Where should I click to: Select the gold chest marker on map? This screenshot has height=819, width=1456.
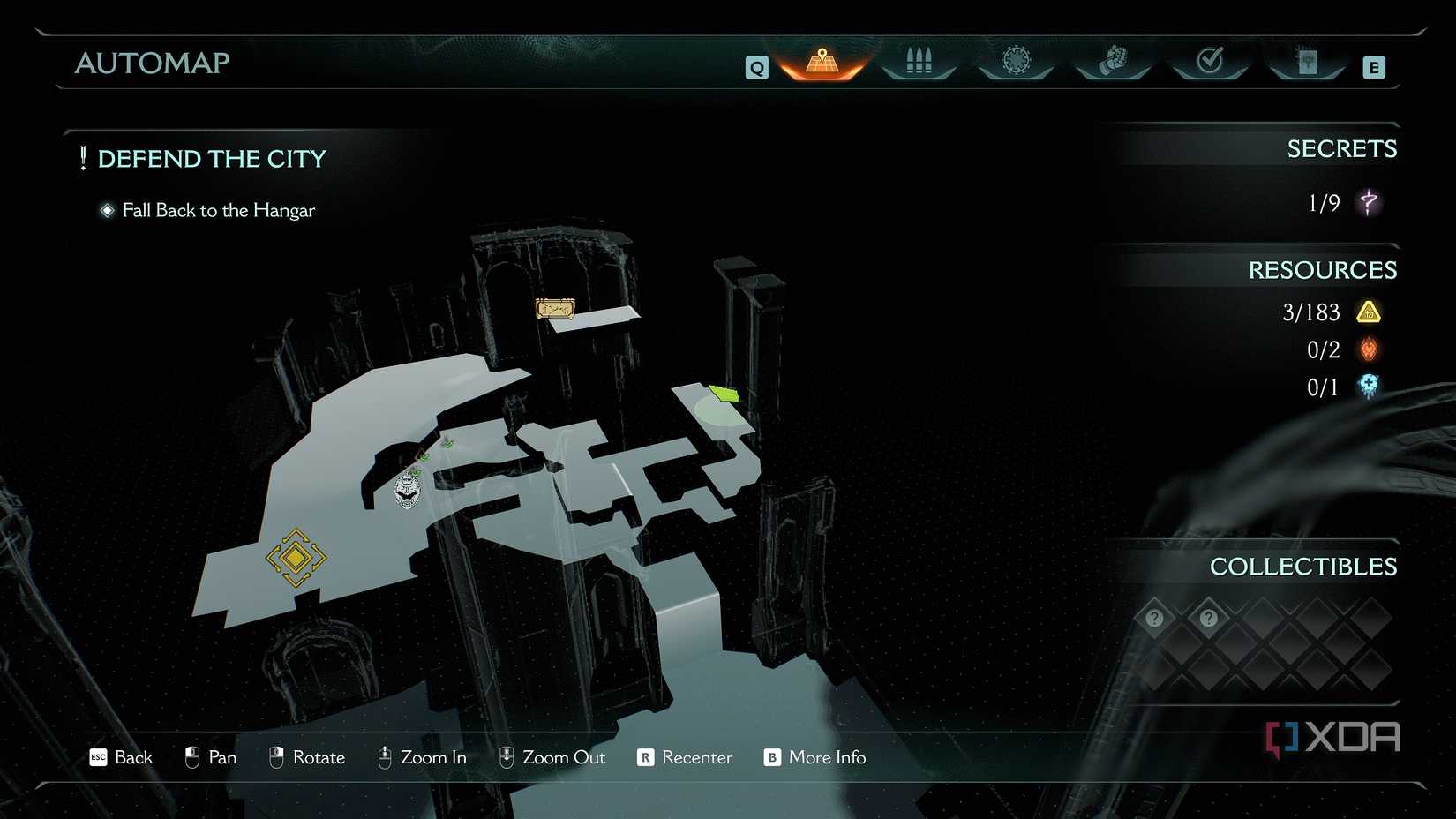[555, 309]
